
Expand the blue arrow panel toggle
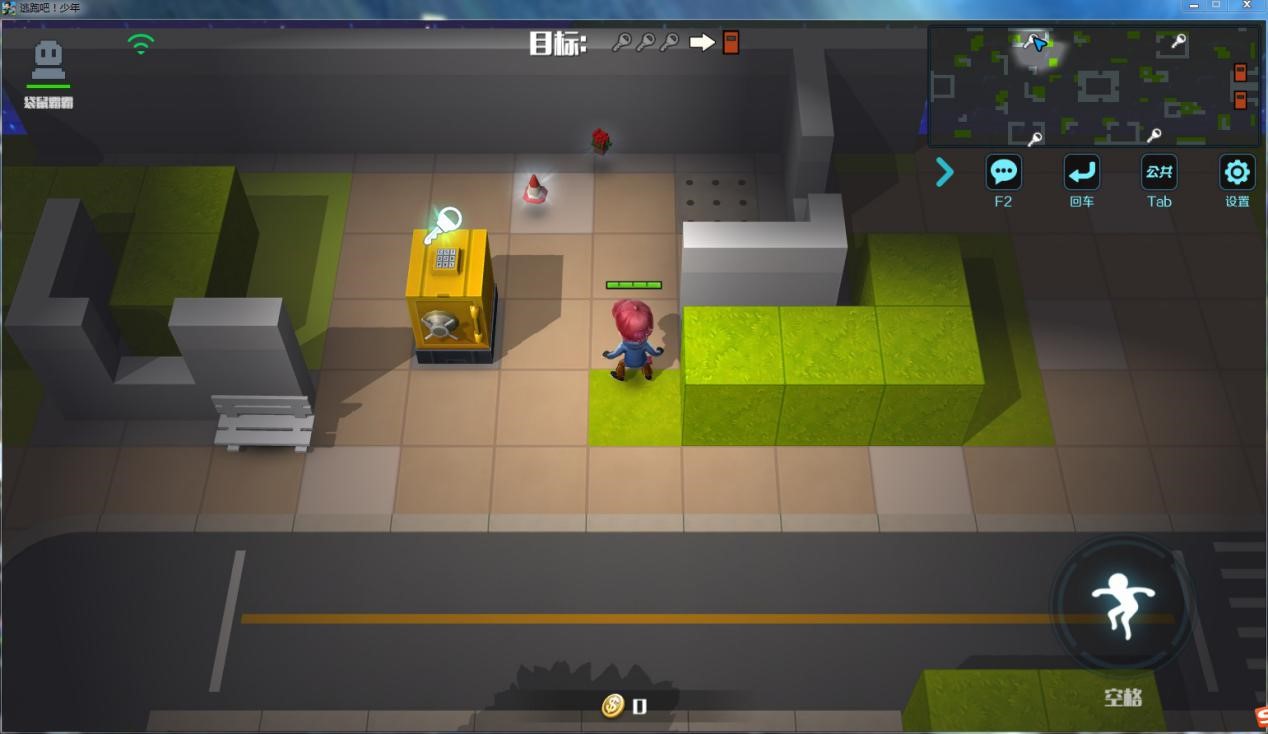[x=945, y=173]
